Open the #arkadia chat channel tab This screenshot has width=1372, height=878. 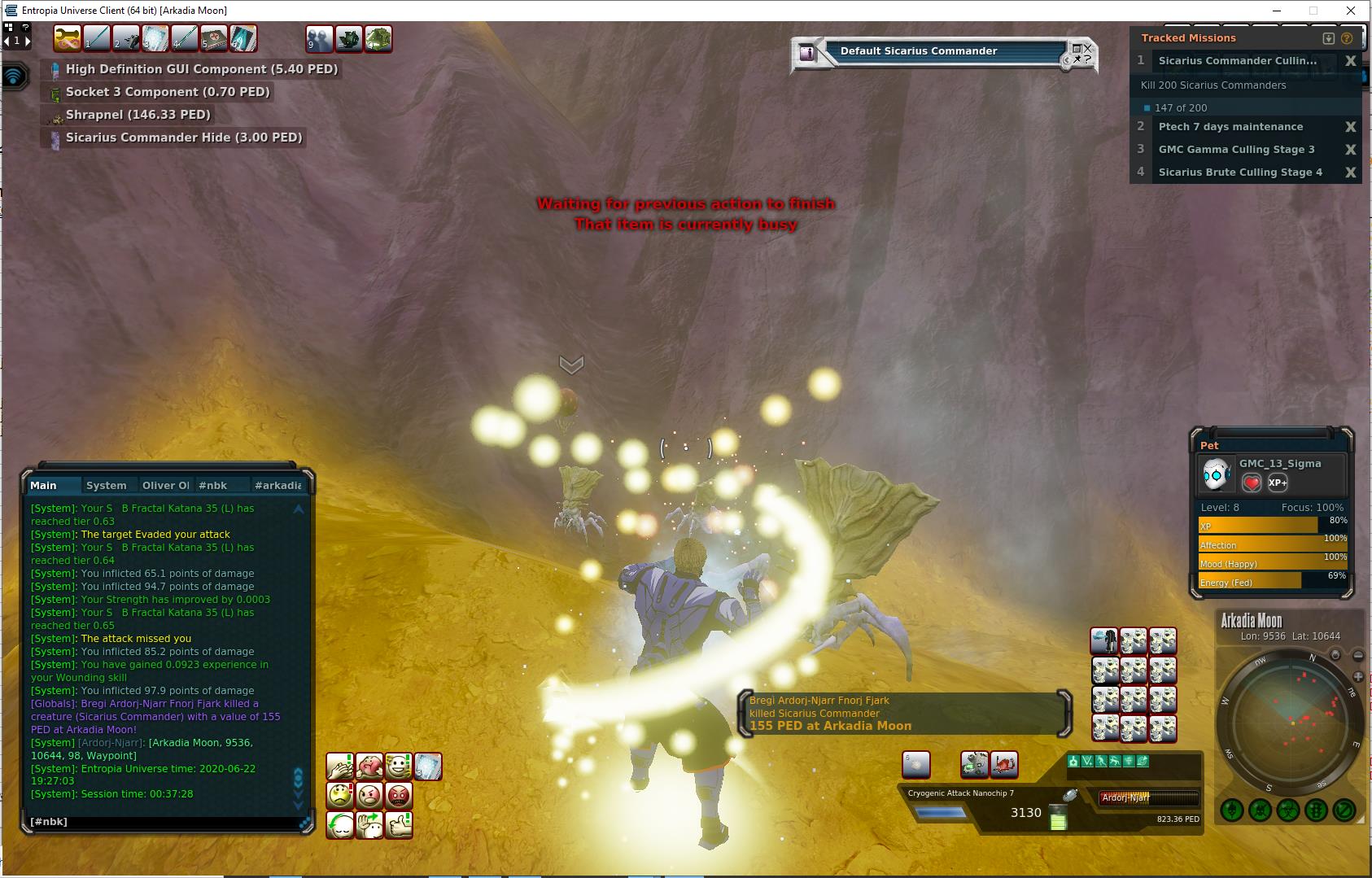(x=277, y=485)
